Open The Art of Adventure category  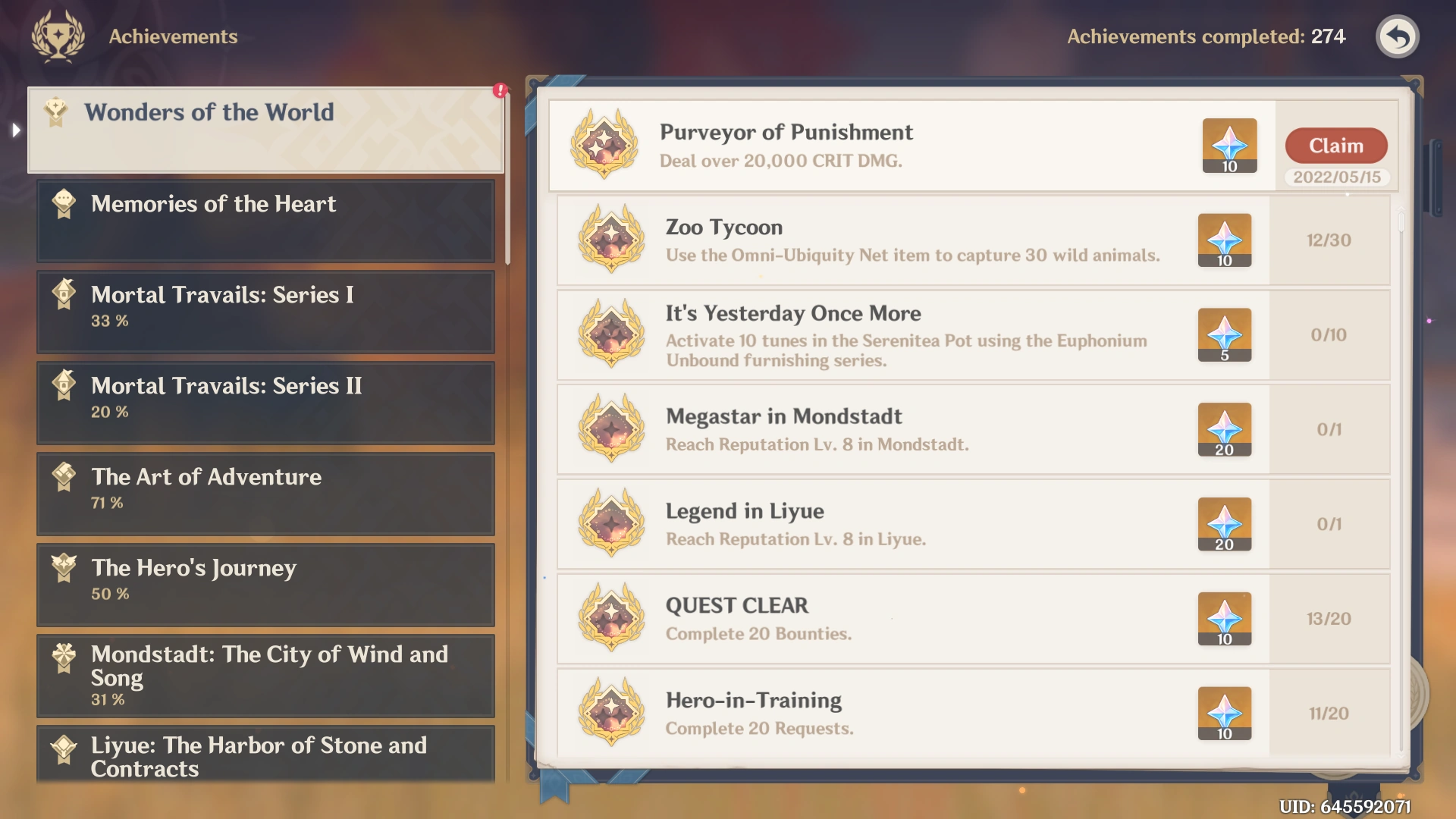[x=265, y=494]
